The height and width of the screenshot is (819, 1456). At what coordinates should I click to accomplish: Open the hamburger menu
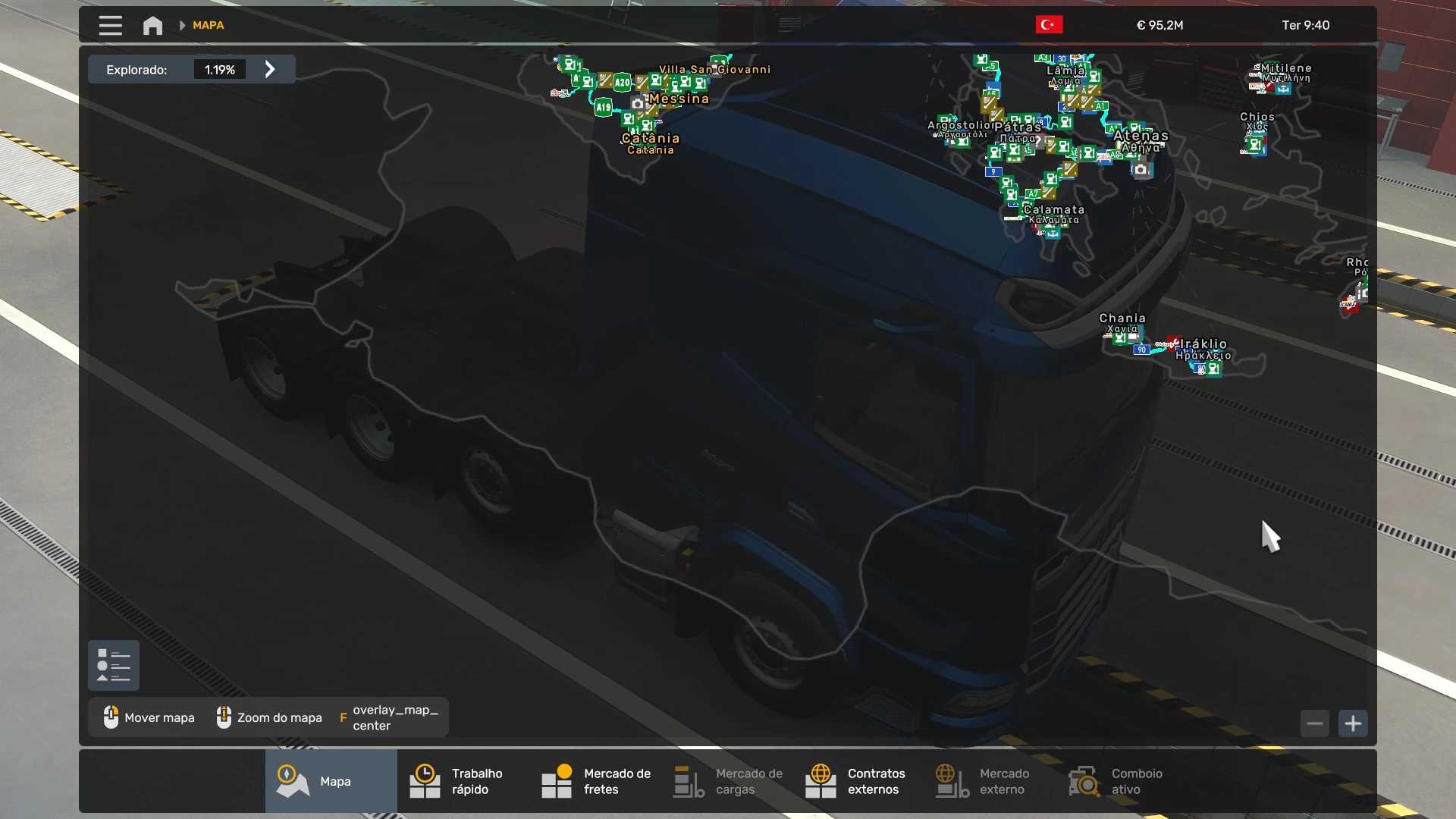(x=110, y=25)
